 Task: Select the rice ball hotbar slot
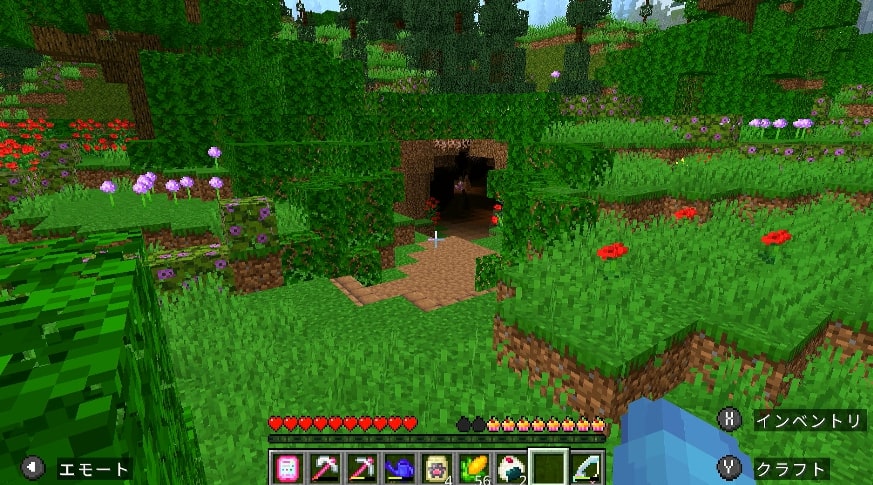(x=510, y=468)
